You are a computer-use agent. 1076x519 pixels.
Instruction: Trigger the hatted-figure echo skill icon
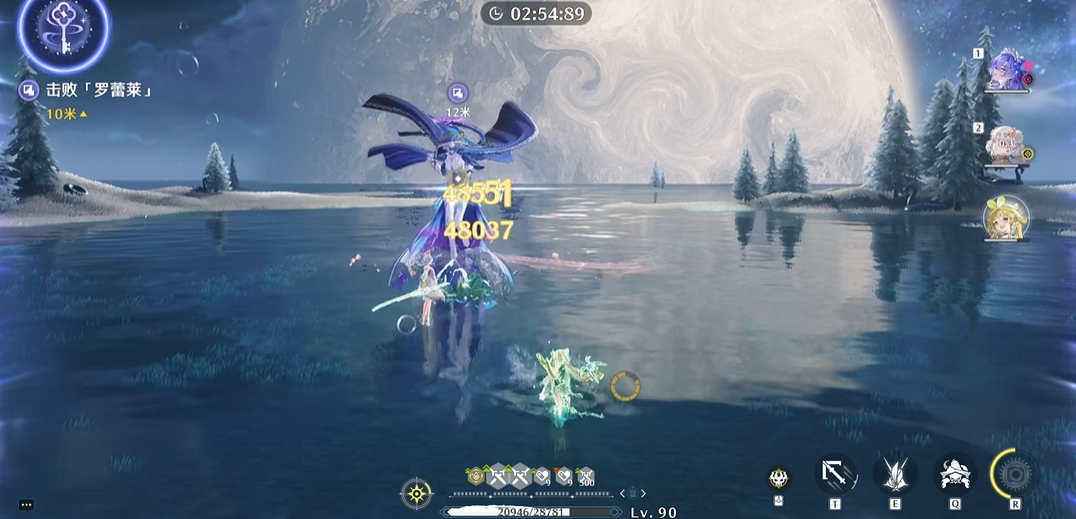pos(955,474)
